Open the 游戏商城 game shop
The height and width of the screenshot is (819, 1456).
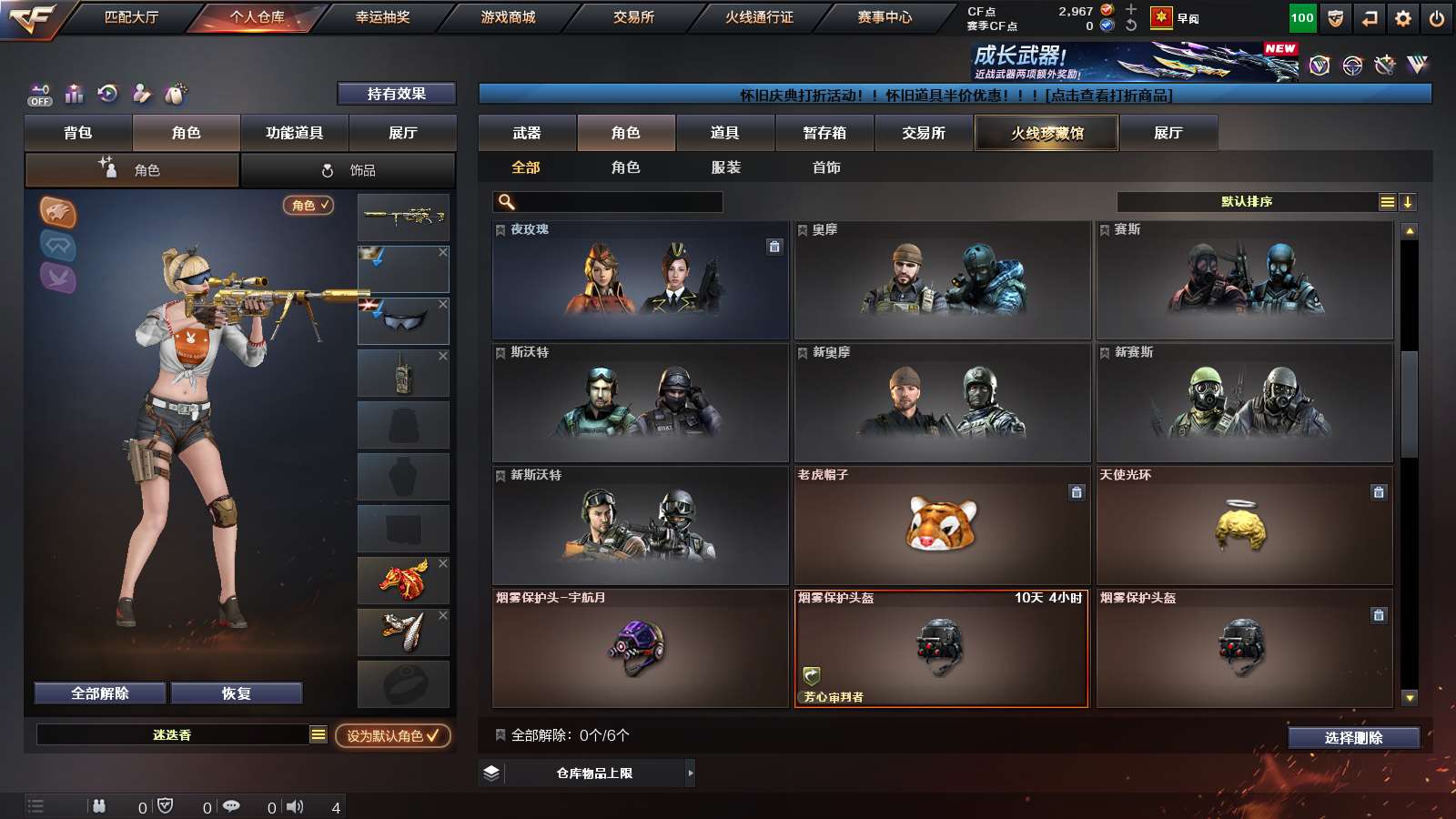(x=508, y=17)
